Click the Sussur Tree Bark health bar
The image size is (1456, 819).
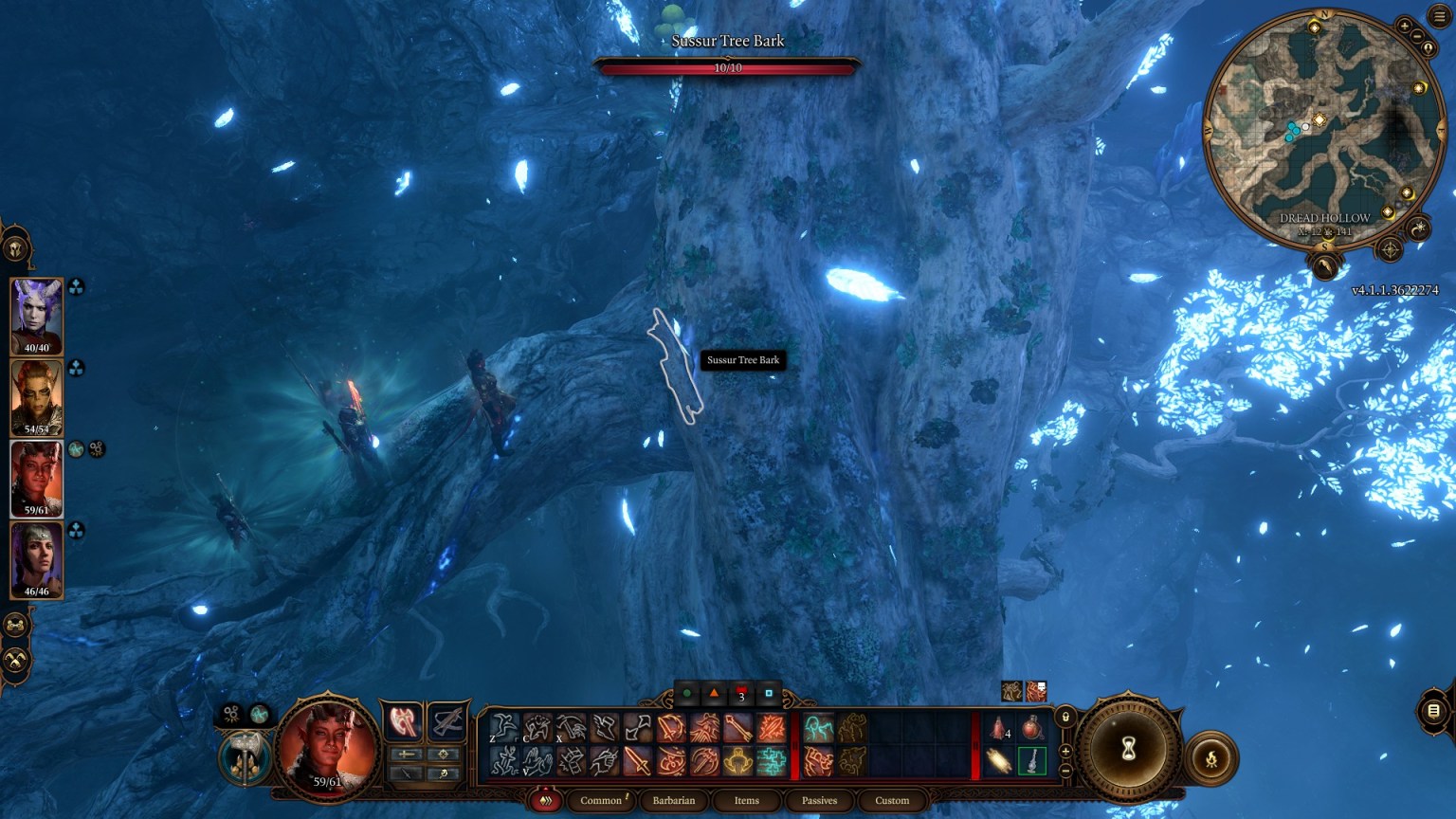coord(728,66)
